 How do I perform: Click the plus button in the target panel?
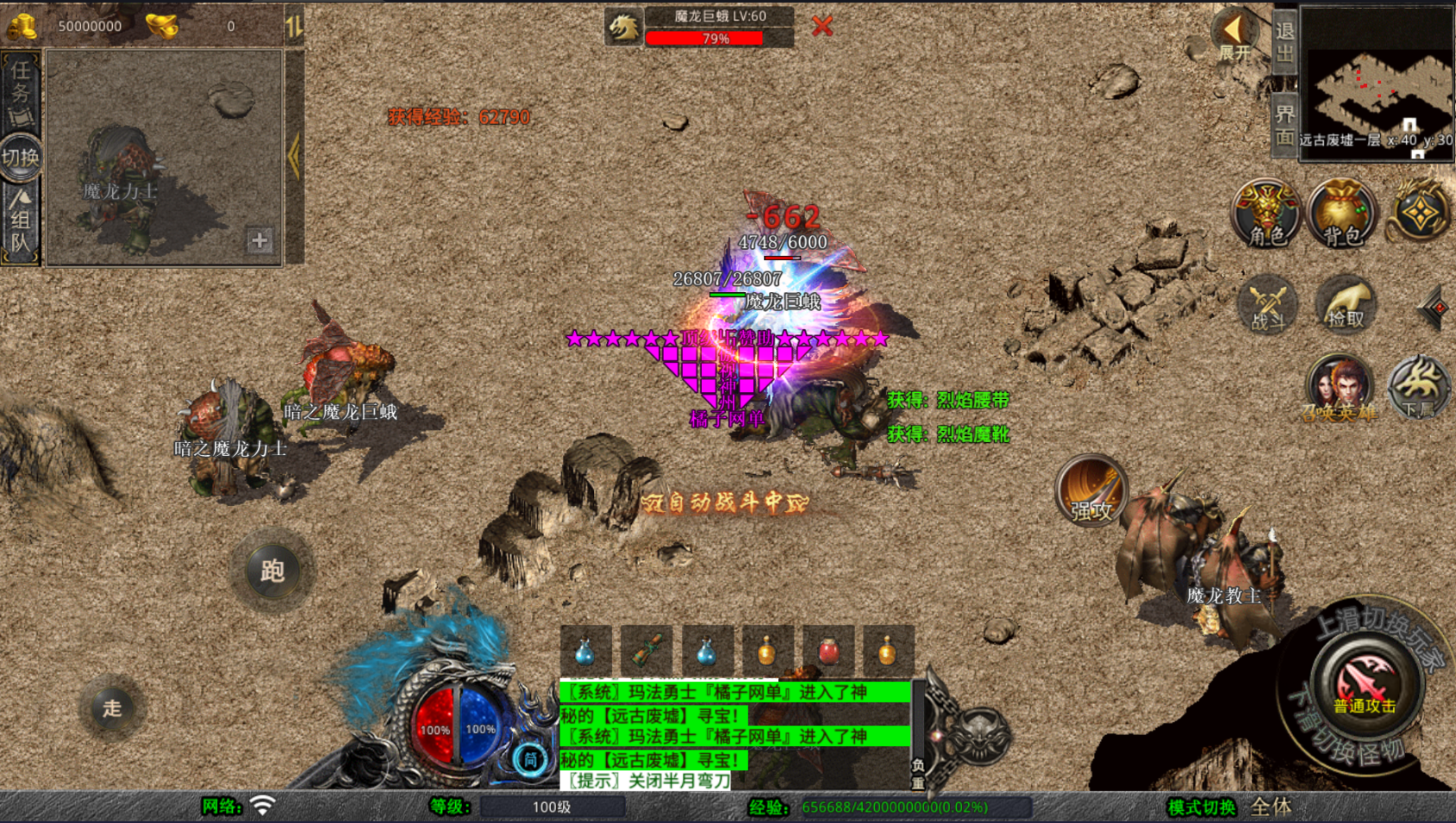[259, 240]
